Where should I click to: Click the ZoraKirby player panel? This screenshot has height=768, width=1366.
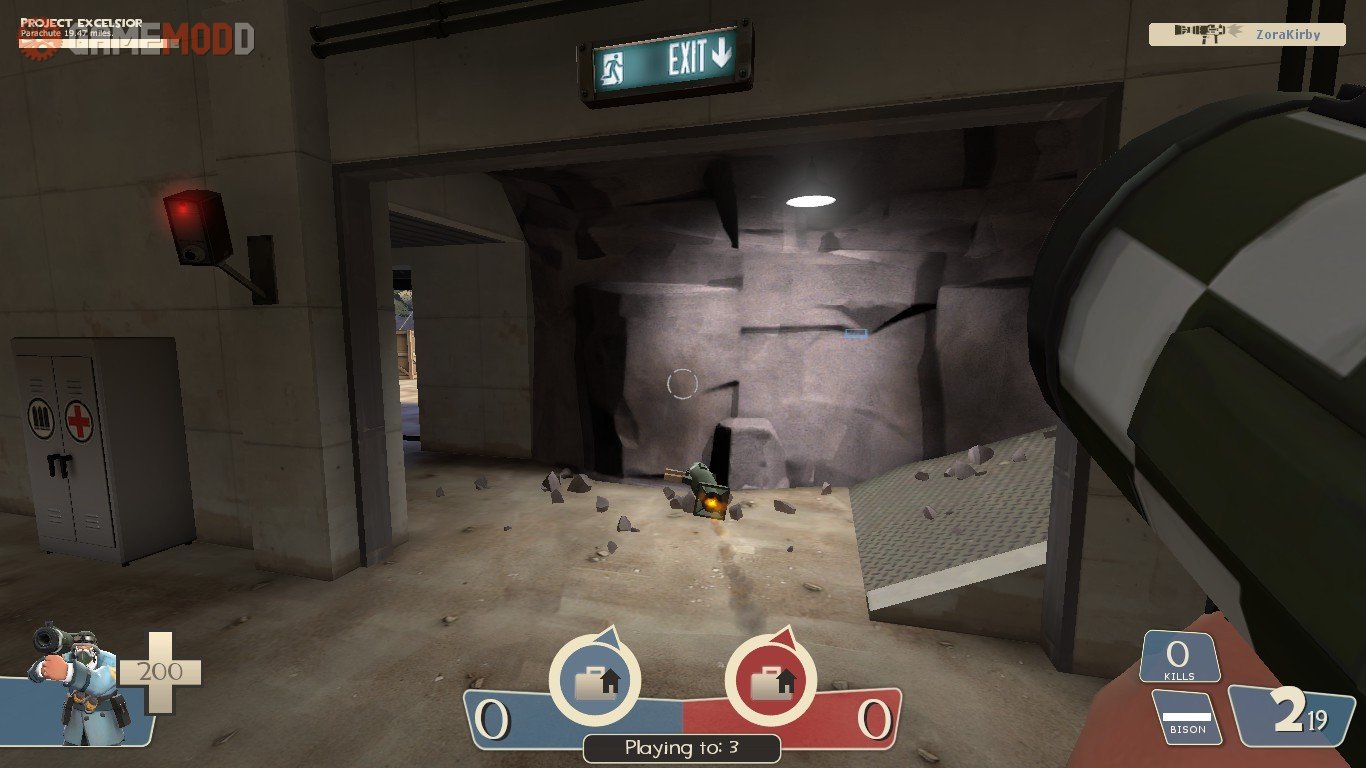1247,34
